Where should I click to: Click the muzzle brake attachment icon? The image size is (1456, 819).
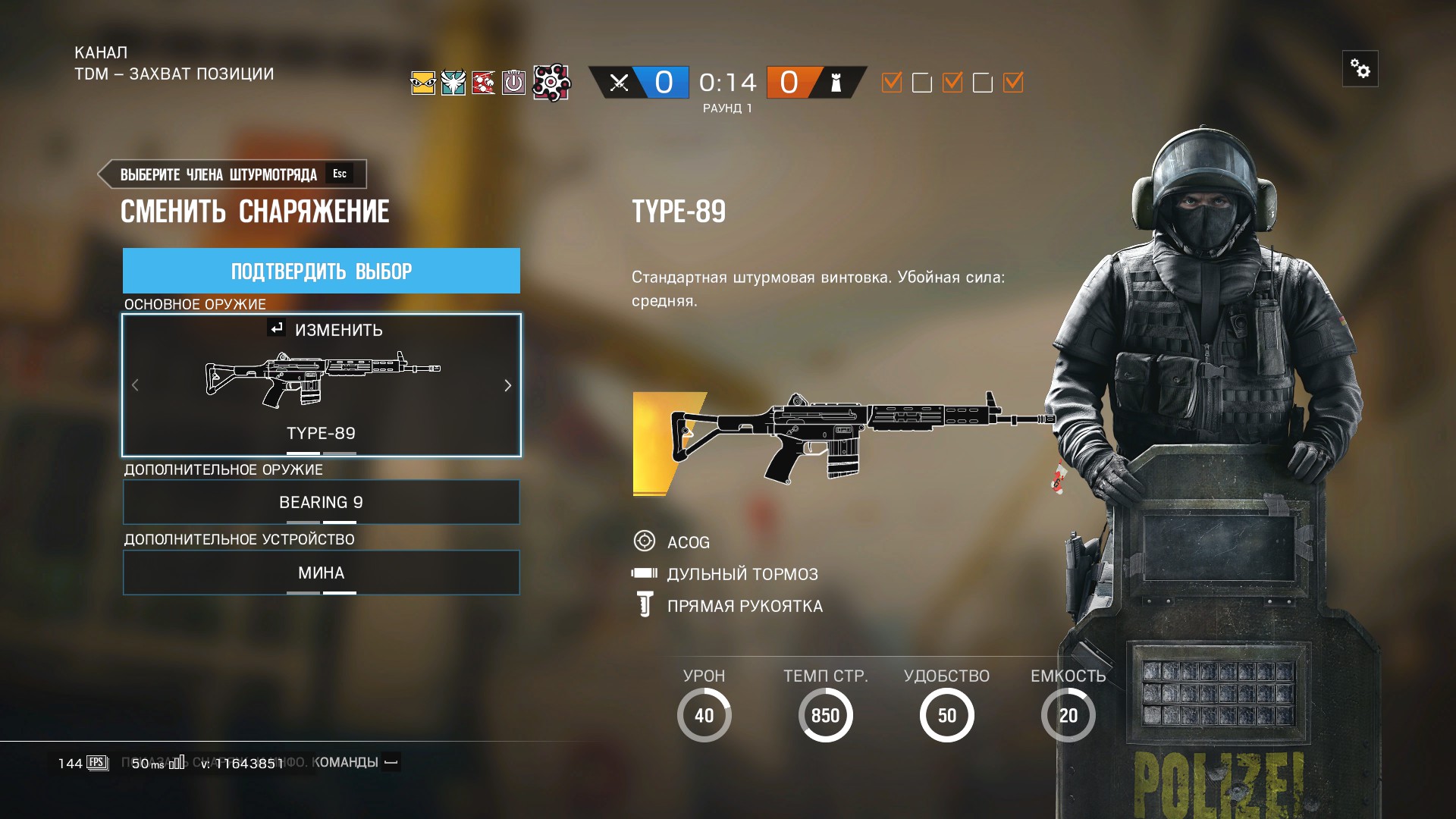pos(644,574)
